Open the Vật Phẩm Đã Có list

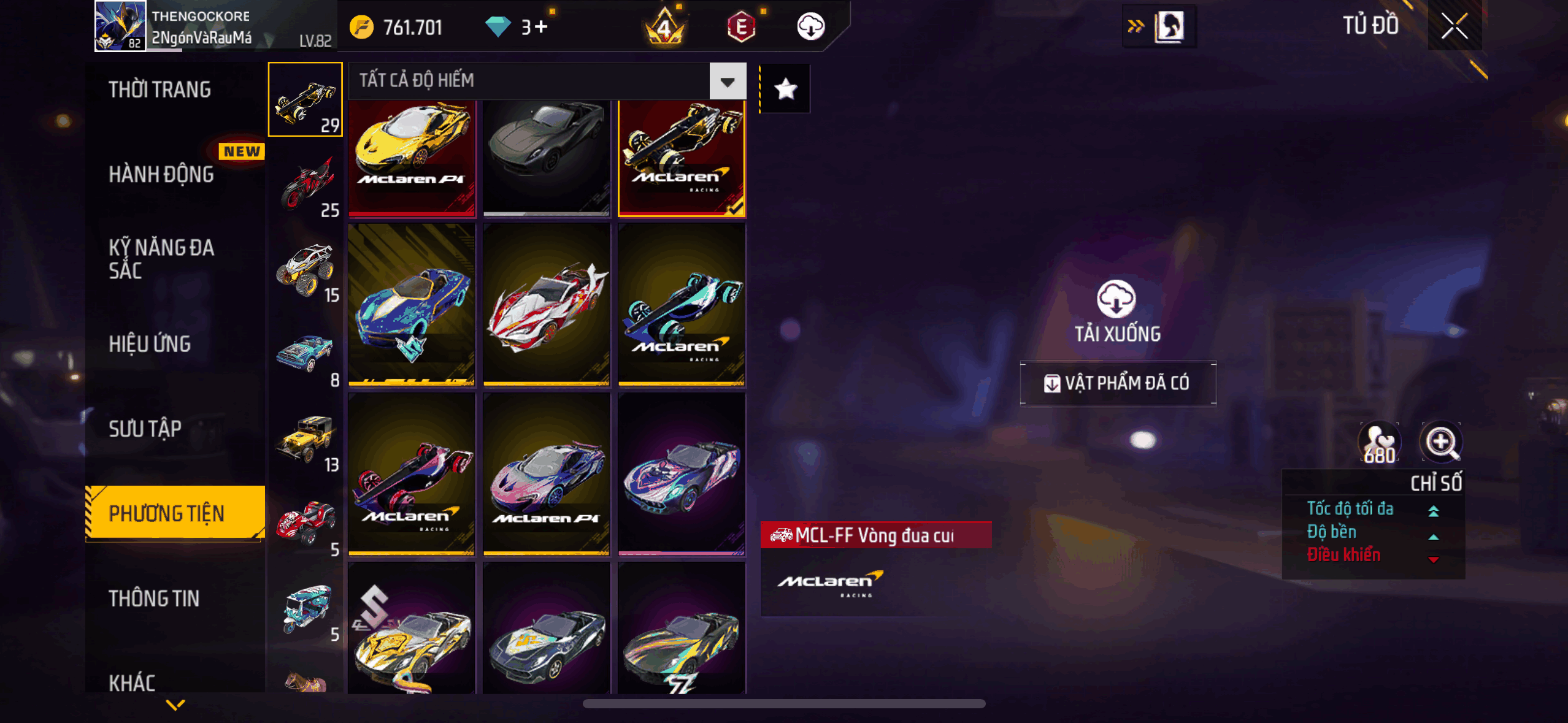pos(1118,383)
